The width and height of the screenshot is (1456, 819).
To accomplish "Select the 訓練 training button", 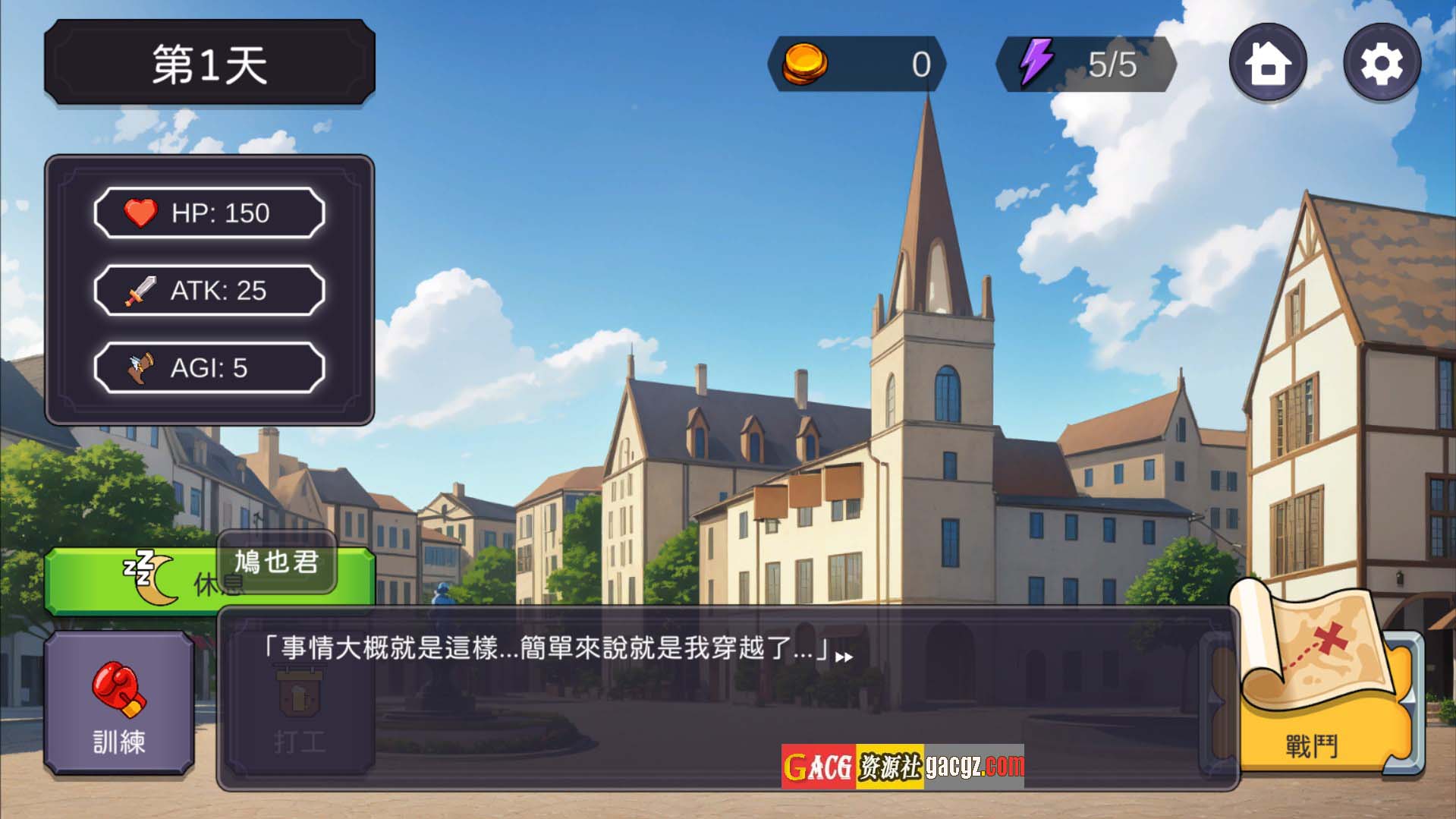I will tap(119, 703).
